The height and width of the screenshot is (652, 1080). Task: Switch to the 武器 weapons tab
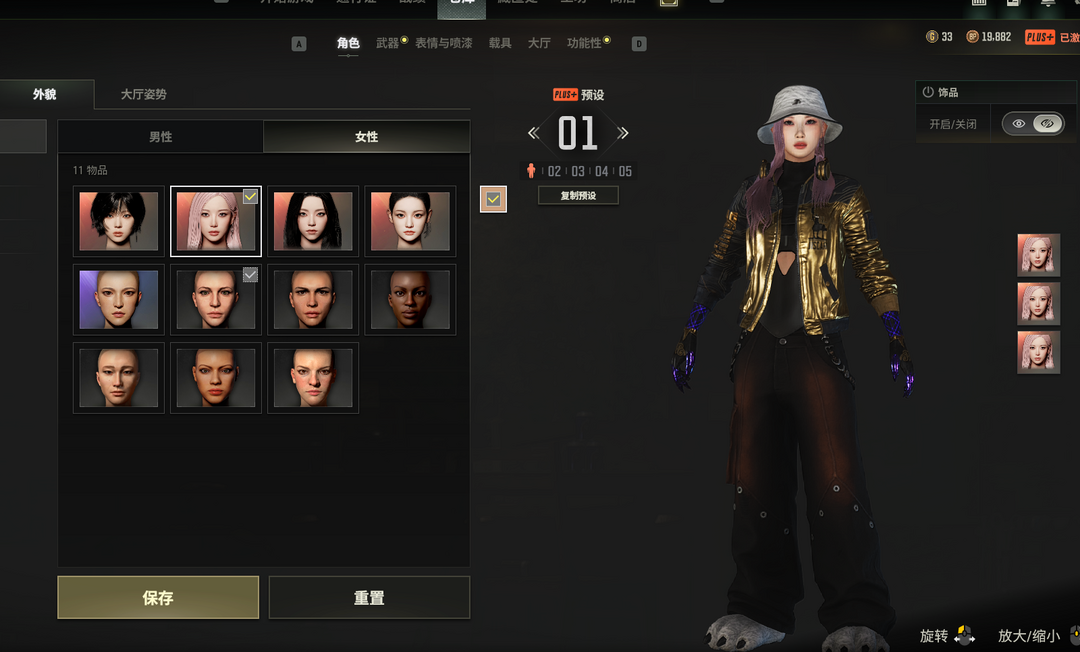[x=387, y=43]
